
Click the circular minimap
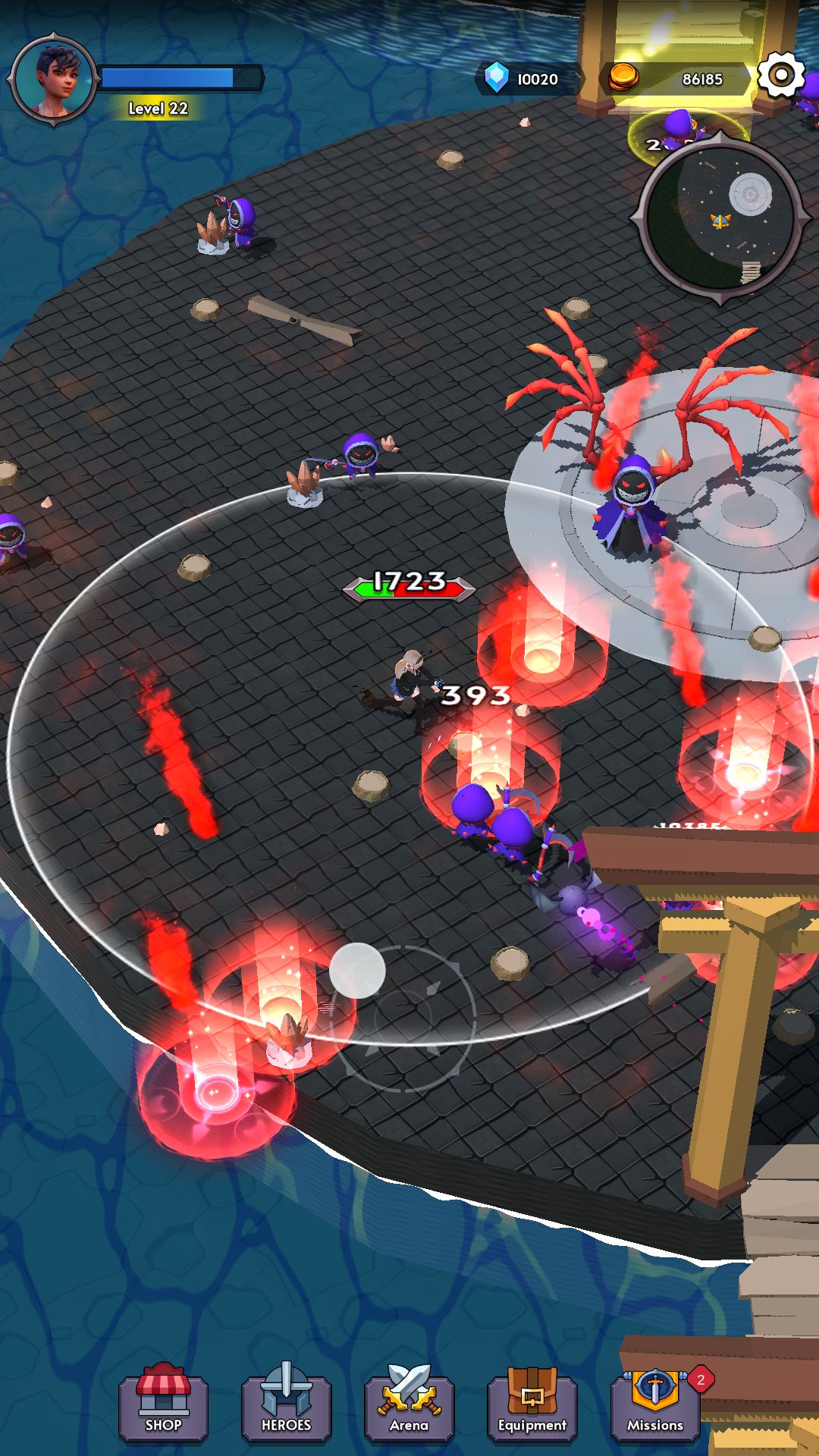point(720,218)
